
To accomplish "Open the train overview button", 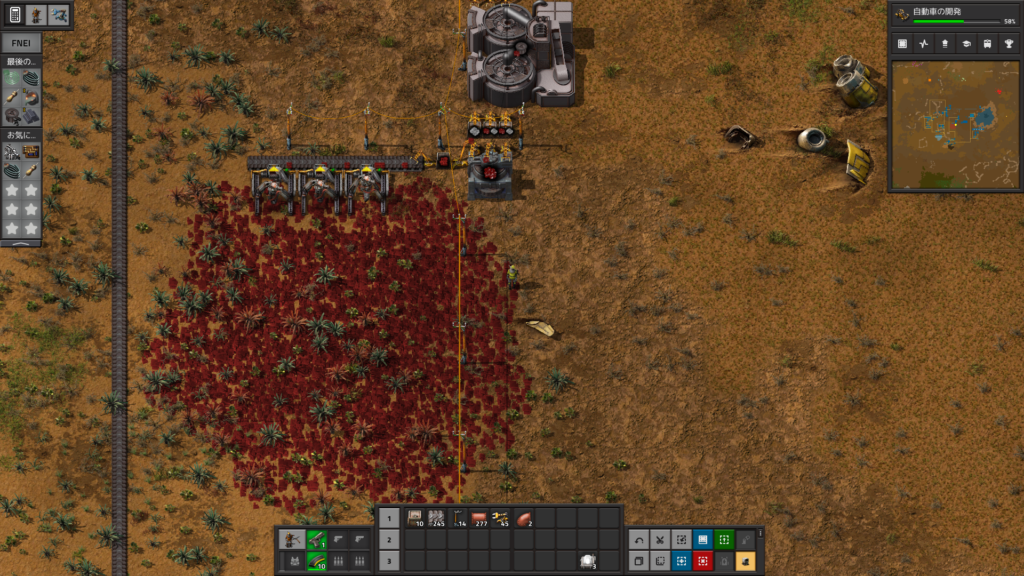I will point(988,44).
